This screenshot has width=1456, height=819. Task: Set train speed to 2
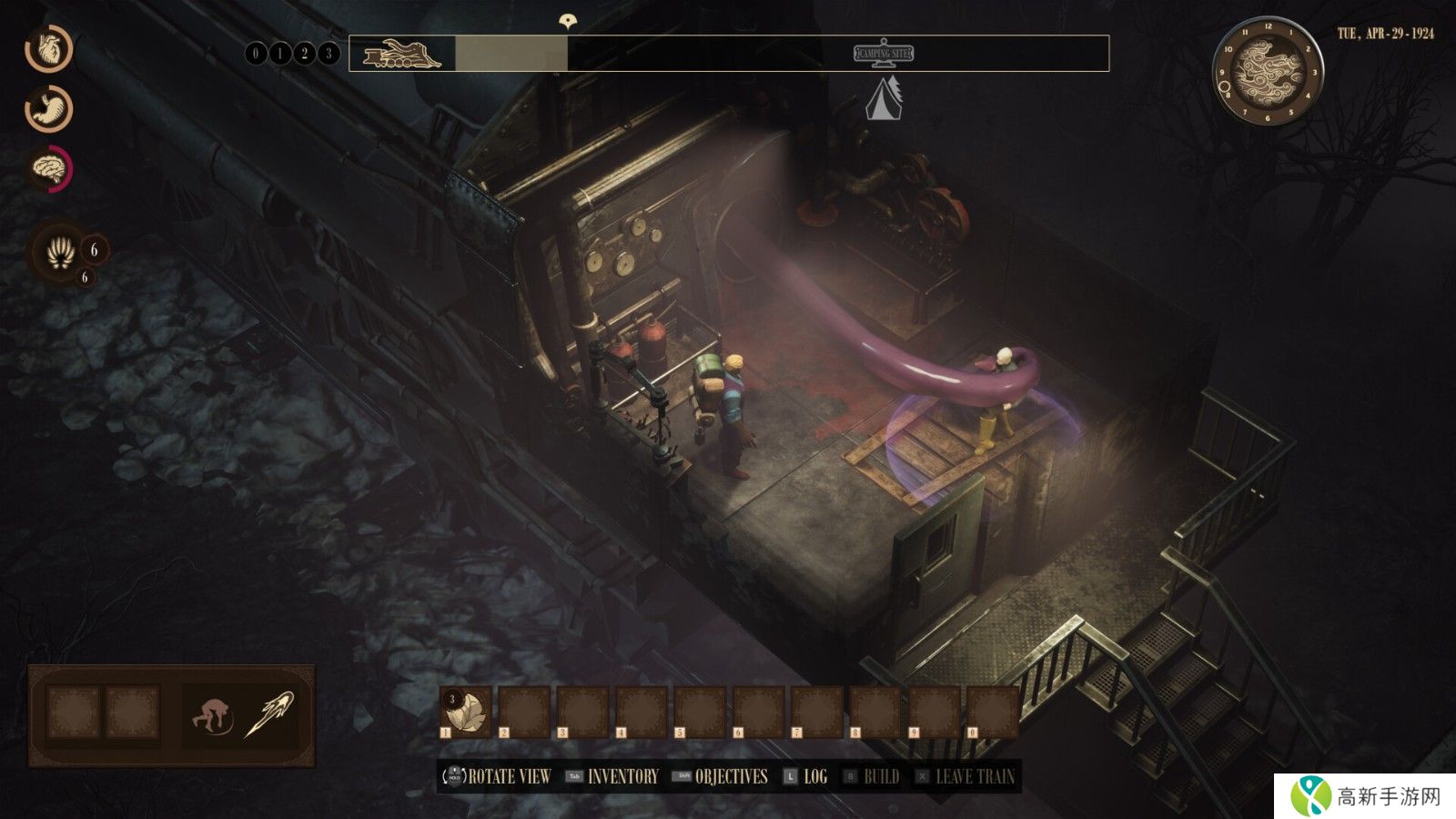click(x=304, y=54)
